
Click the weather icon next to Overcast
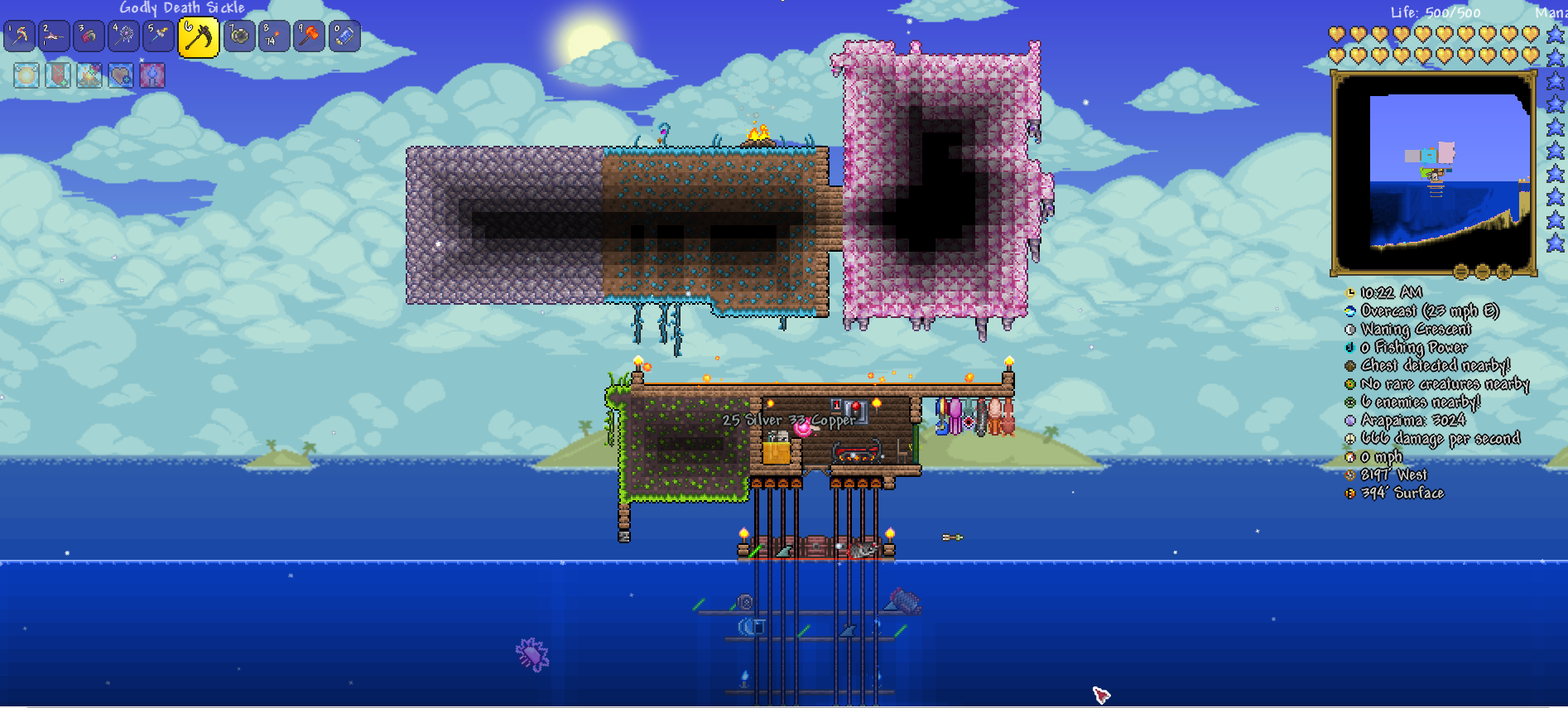pyautogui.click(x=1349, y=311)
